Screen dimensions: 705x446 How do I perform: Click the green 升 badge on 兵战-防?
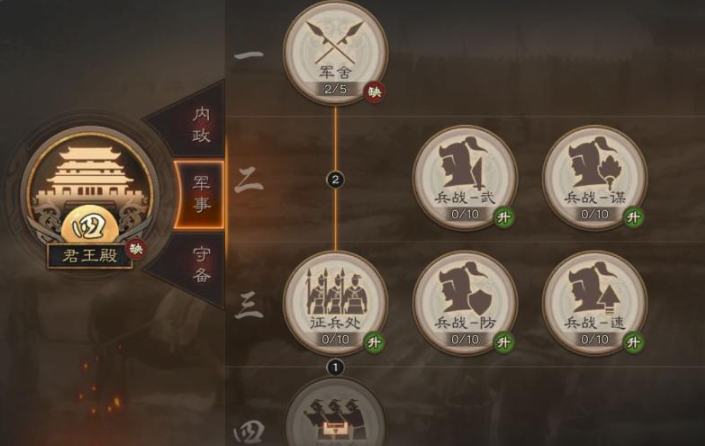pyautogui.click(x=505, y=343)
